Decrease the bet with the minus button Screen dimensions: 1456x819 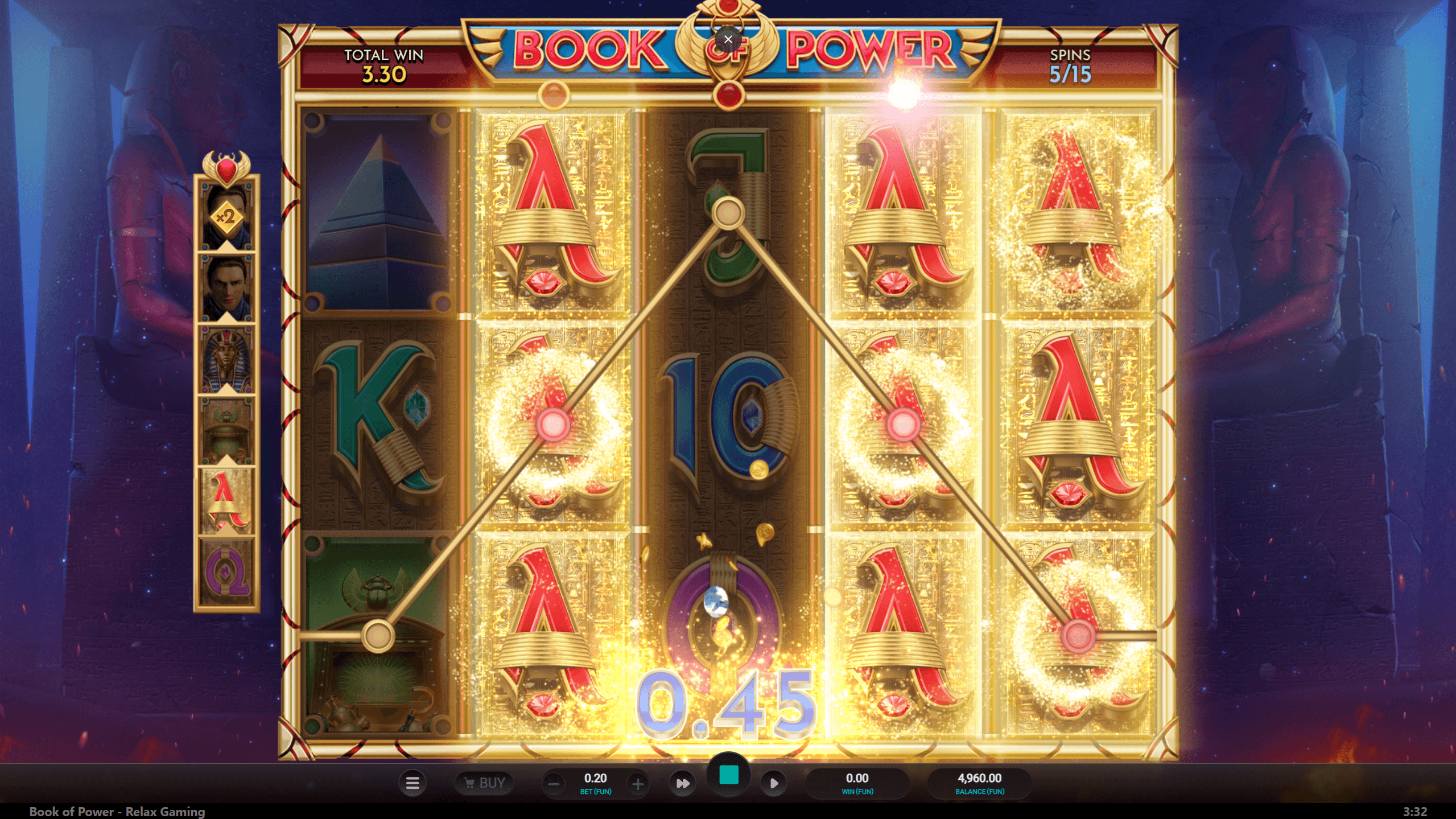coord(554,784)
